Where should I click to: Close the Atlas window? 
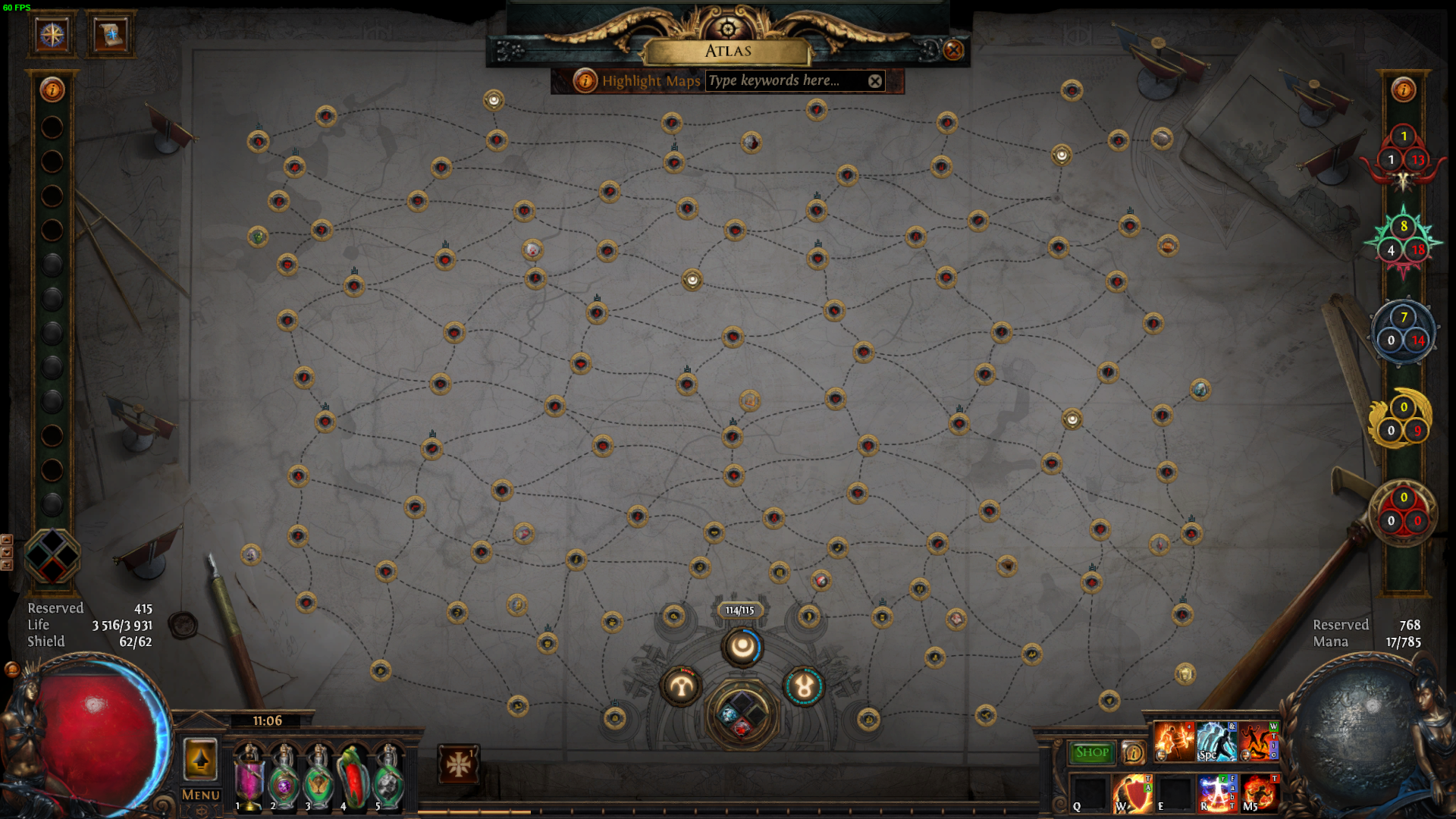[x=953, y=50]
